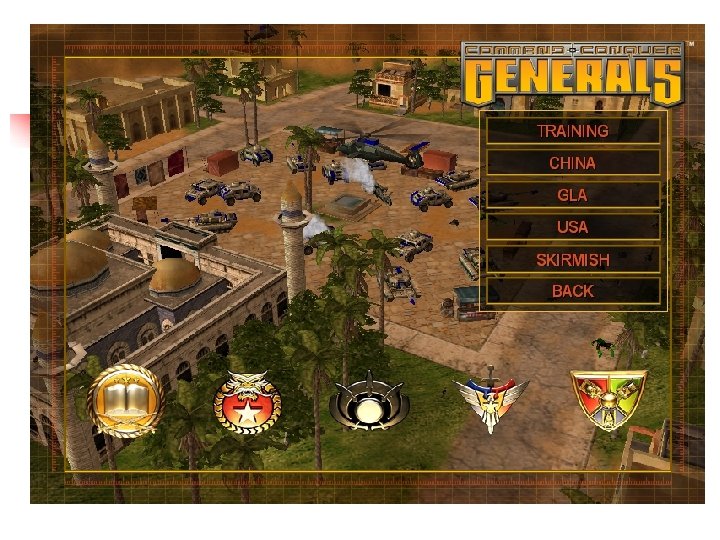Open the SKIRMISH mode
Viewport: 720px width, 540px height.
point(572,259)
